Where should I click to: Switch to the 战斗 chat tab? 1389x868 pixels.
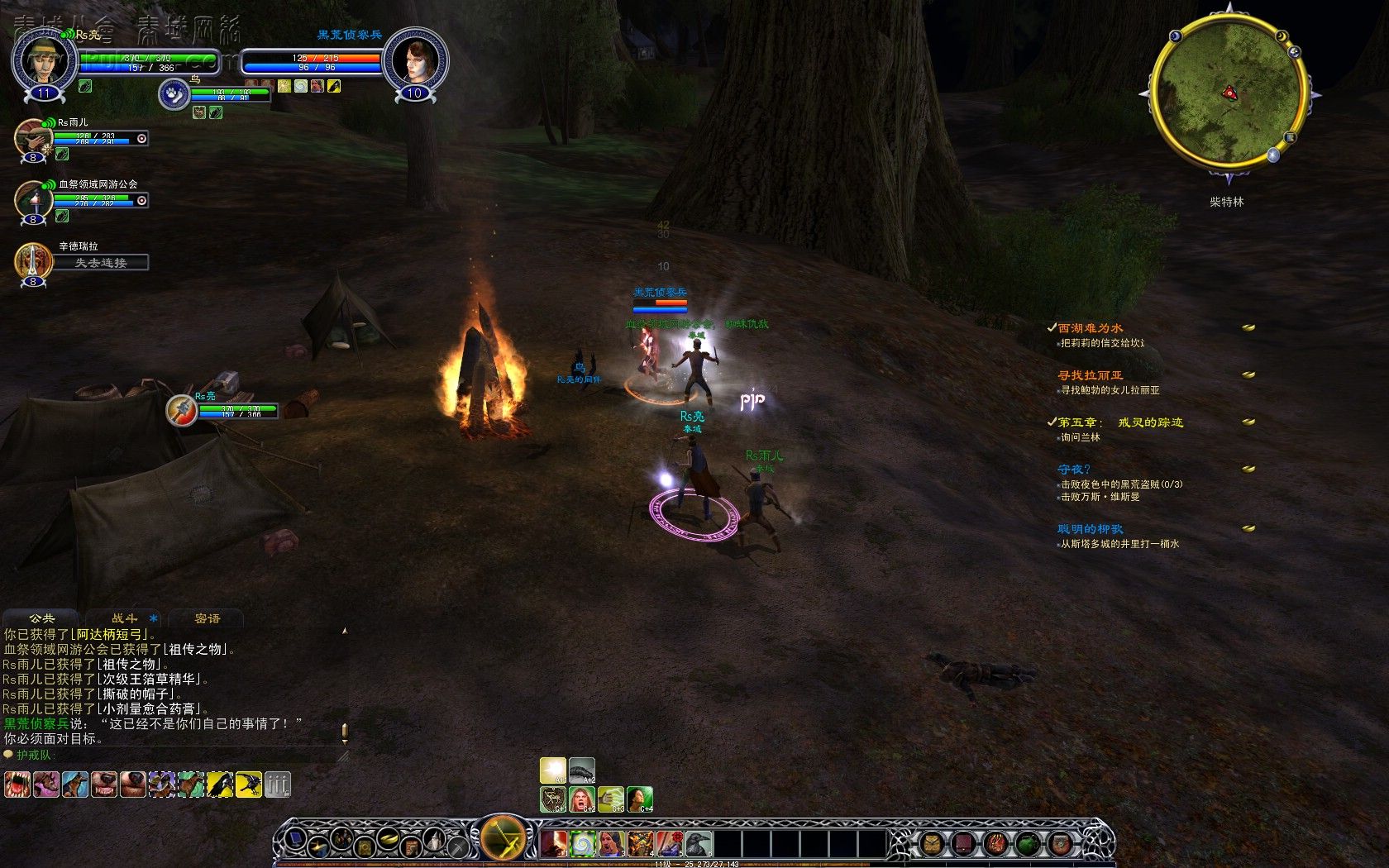click(x=125, y=618)
